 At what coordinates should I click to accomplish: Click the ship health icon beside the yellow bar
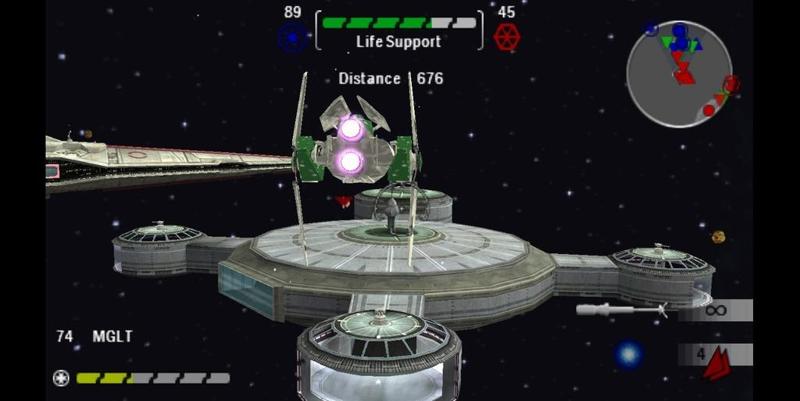(61, 378)
